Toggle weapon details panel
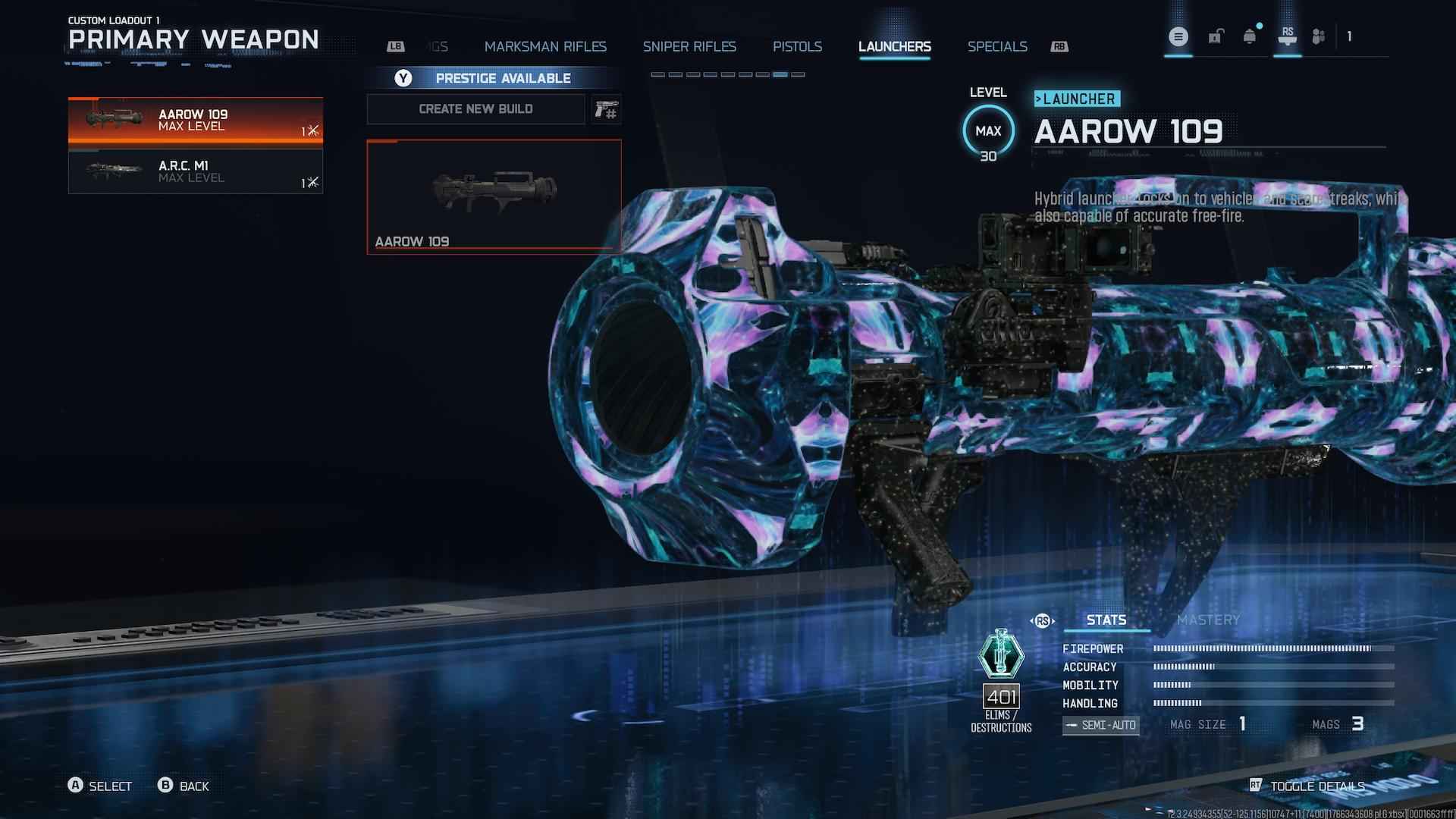 point(1308,786)
